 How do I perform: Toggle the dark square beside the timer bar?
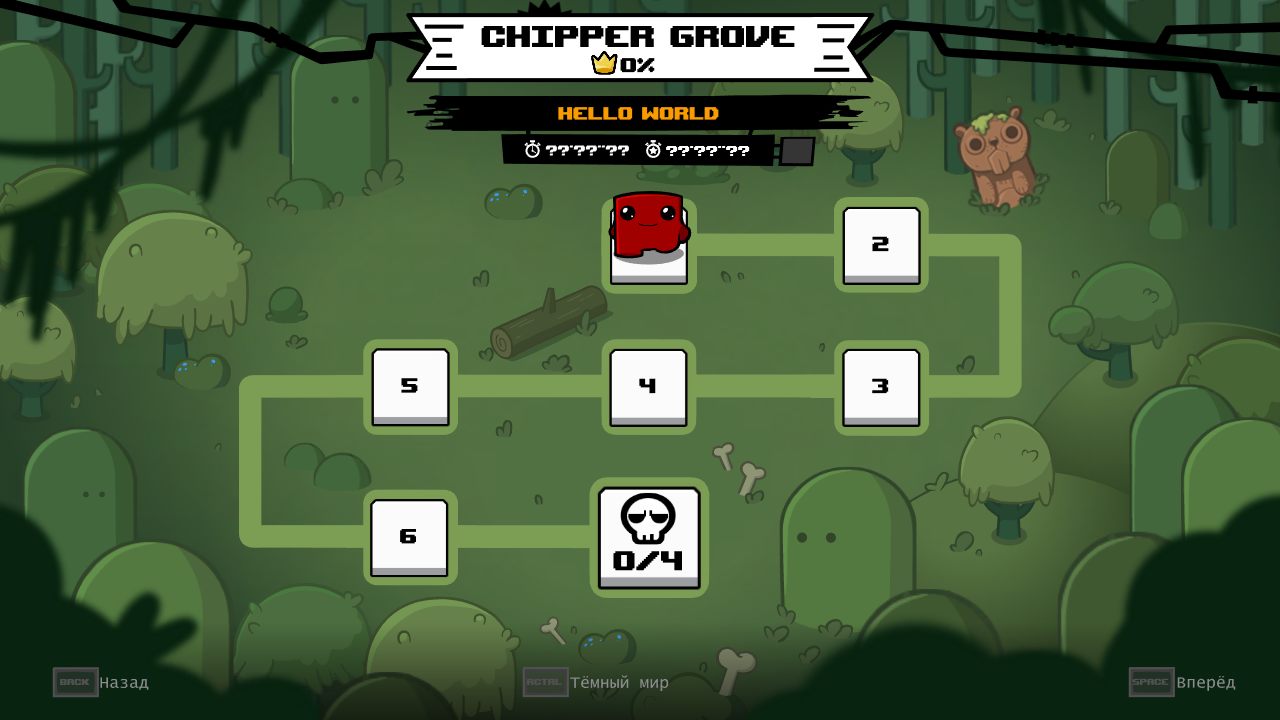point(795,151)
